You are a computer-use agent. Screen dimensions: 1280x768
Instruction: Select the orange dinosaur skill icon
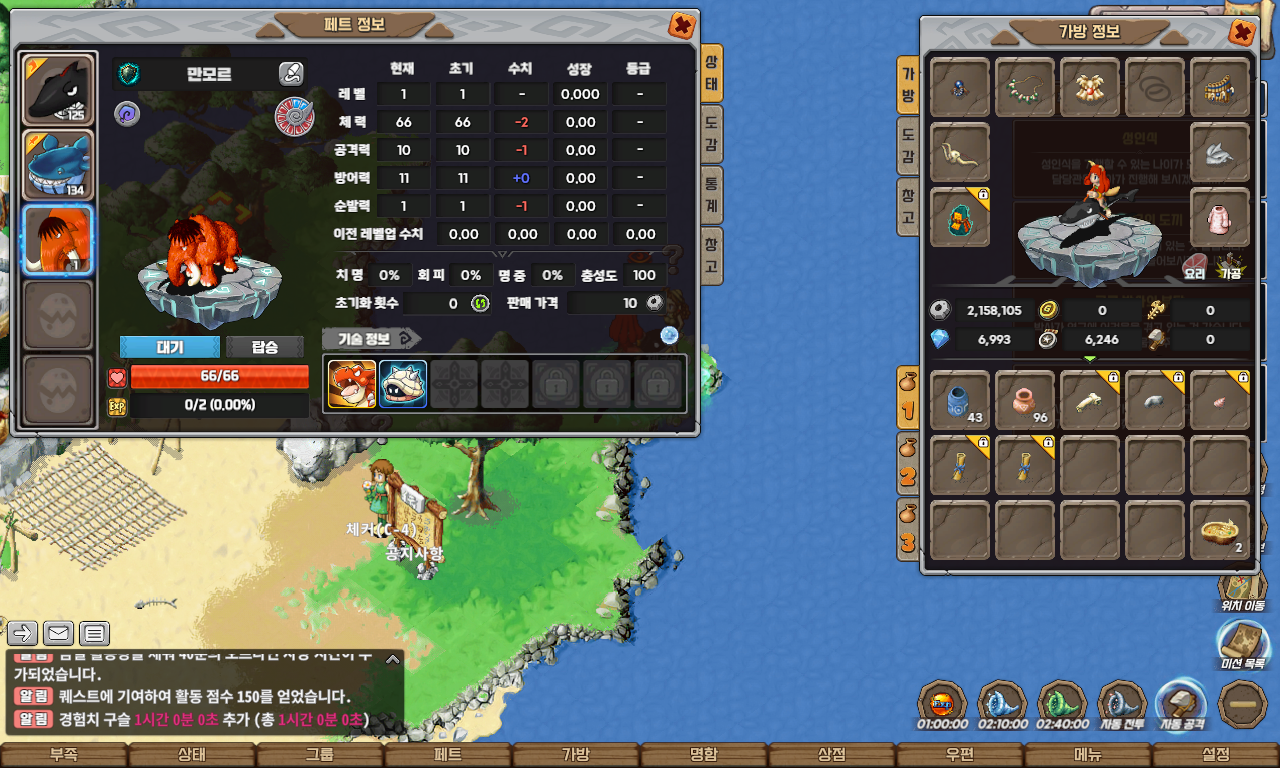pyautogui.click(x=352, y=384)
